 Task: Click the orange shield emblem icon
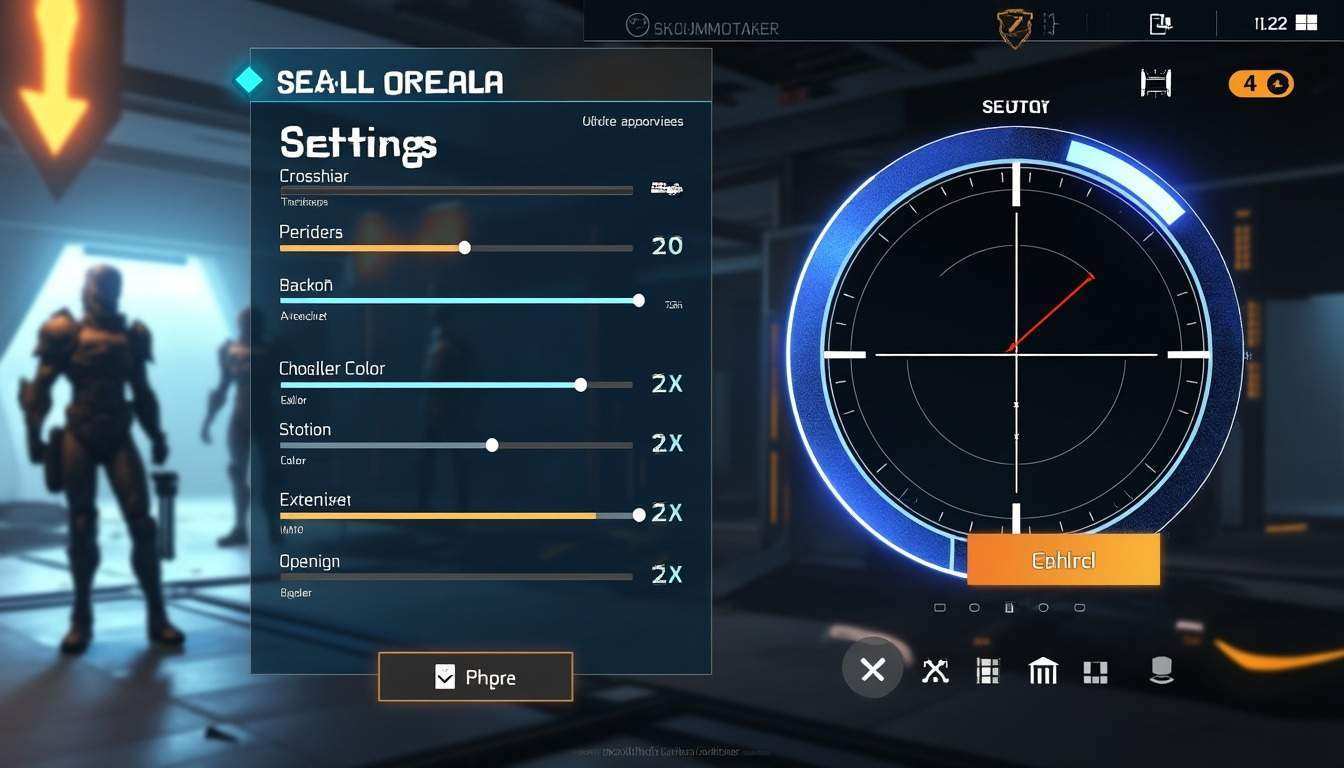click(x=1014, y=27)
